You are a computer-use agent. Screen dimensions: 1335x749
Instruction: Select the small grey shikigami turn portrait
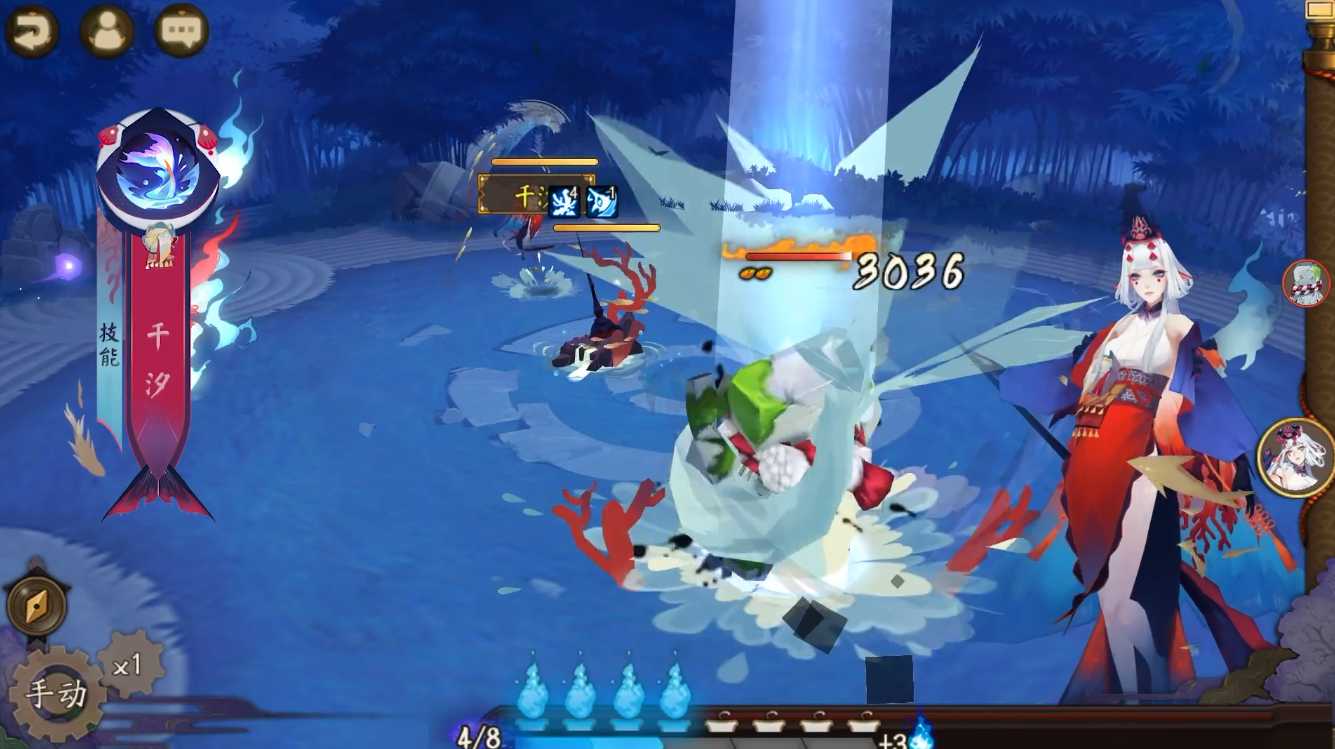tap(1306, 283)
